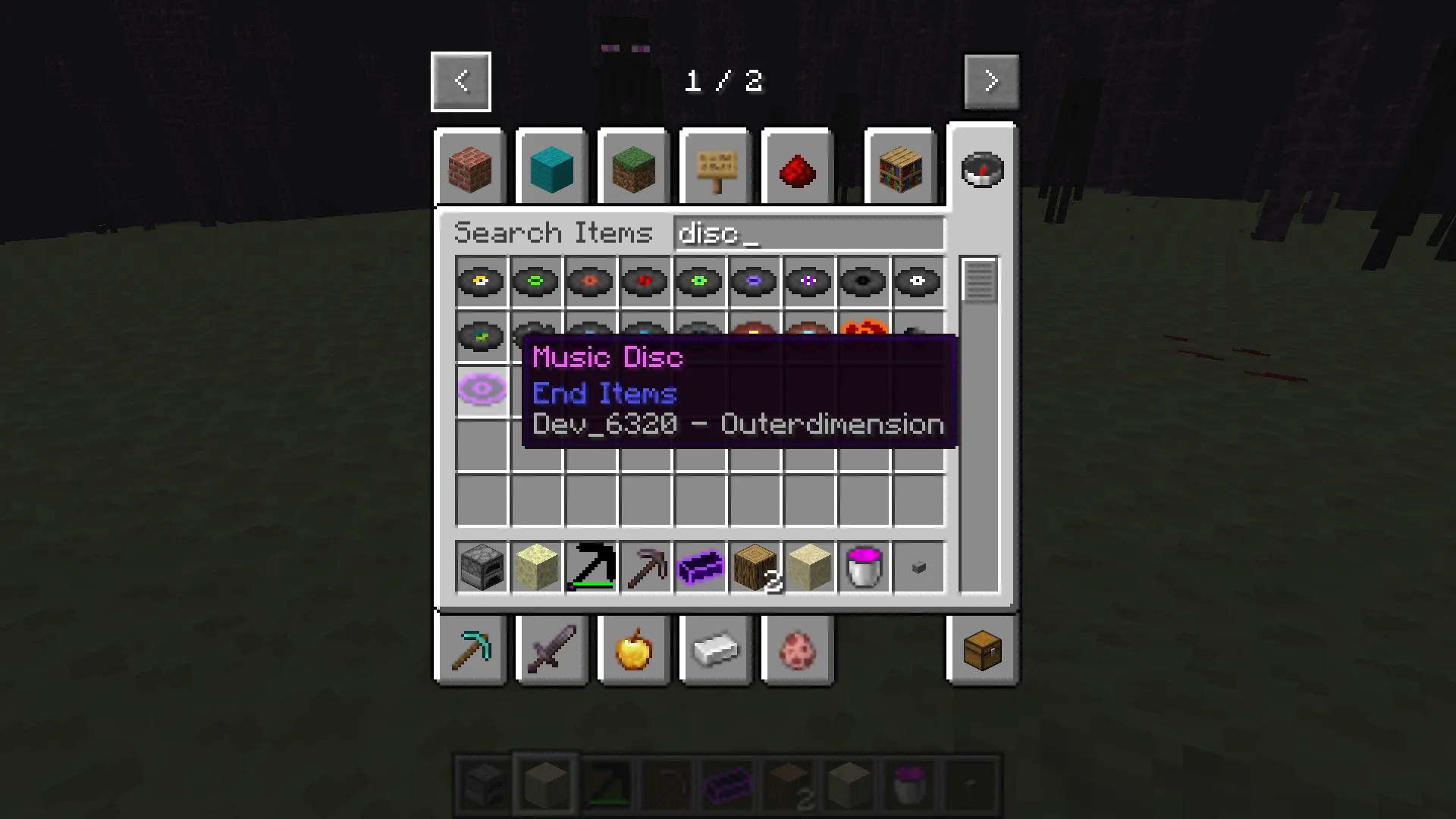
Task: Select the green music disc "cat"
Action: [x=535, y=281]
